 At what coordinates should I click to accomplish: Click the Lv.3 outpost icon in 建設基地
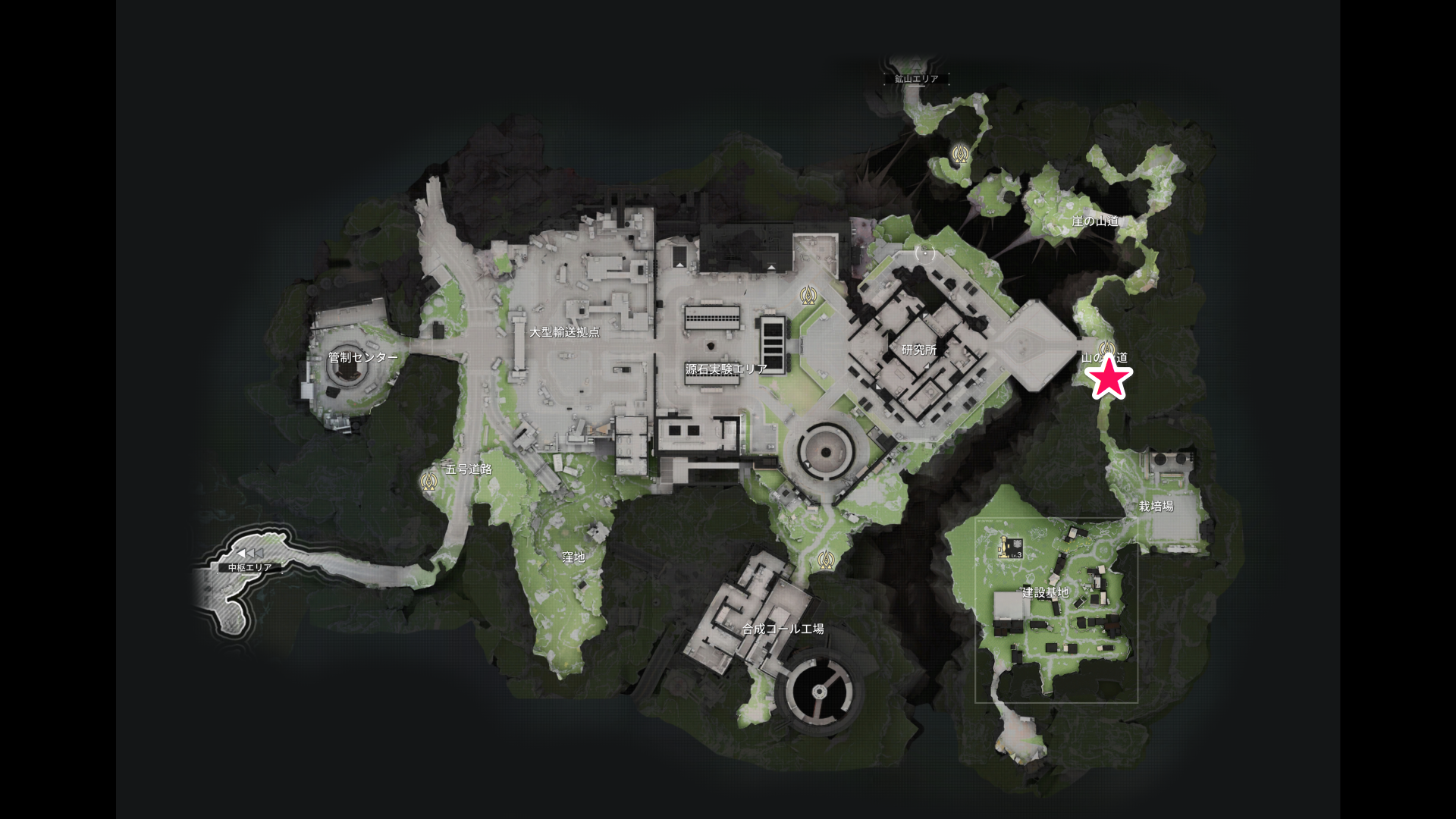click(x=1009, y=548)
